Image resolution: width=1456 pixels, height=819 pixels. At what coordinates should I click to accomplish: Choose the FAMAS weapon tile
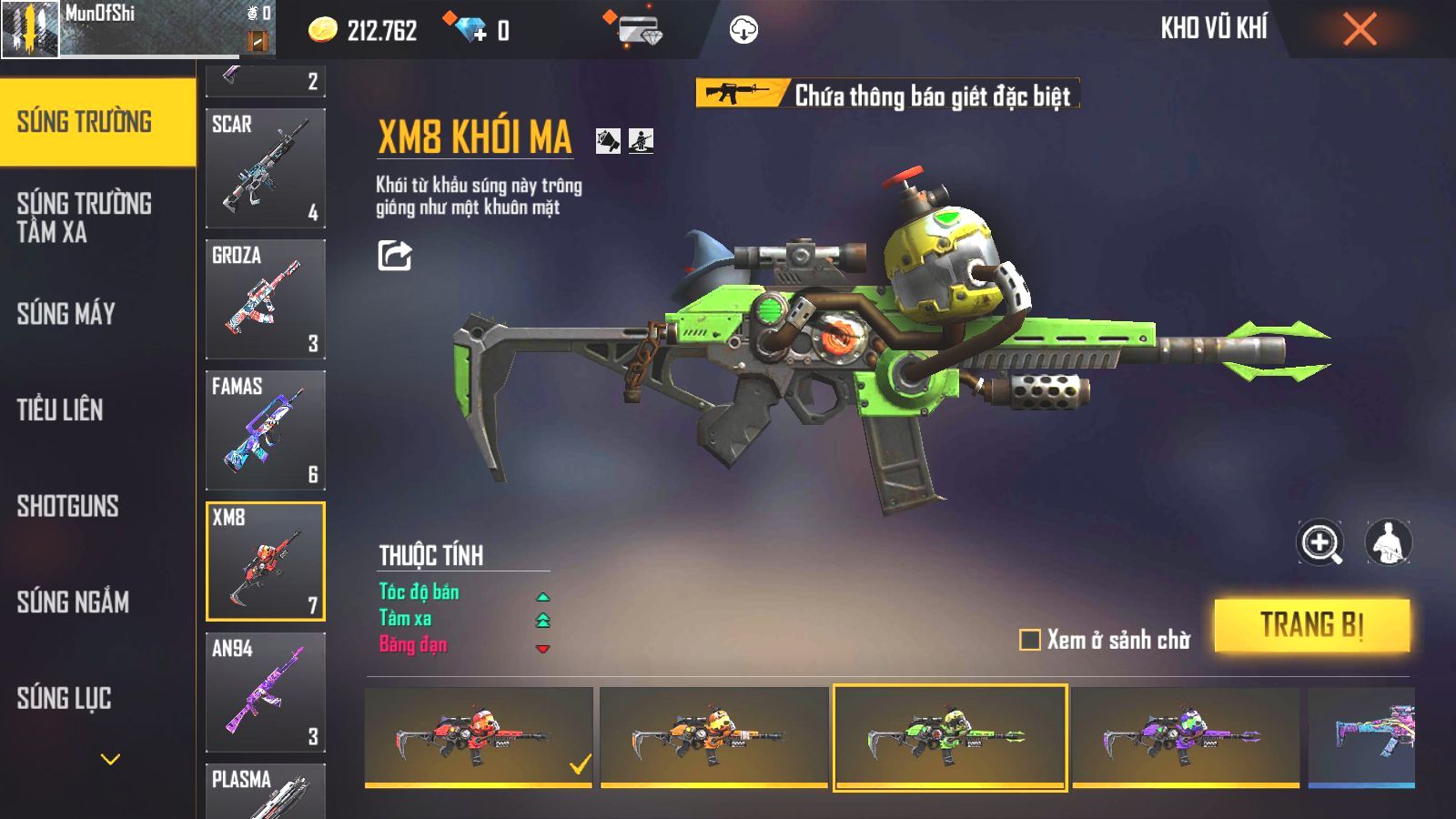[265, 430]
